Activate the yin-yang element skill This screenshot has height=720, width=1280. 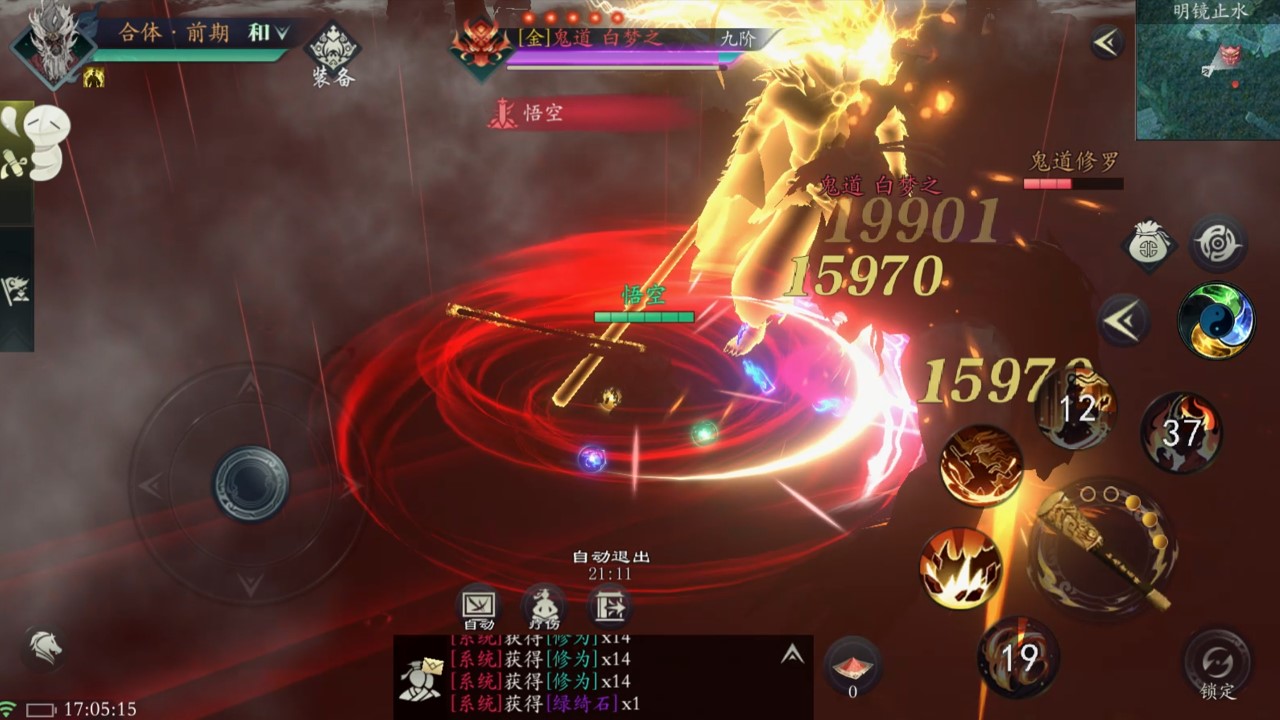point(1216,321)
